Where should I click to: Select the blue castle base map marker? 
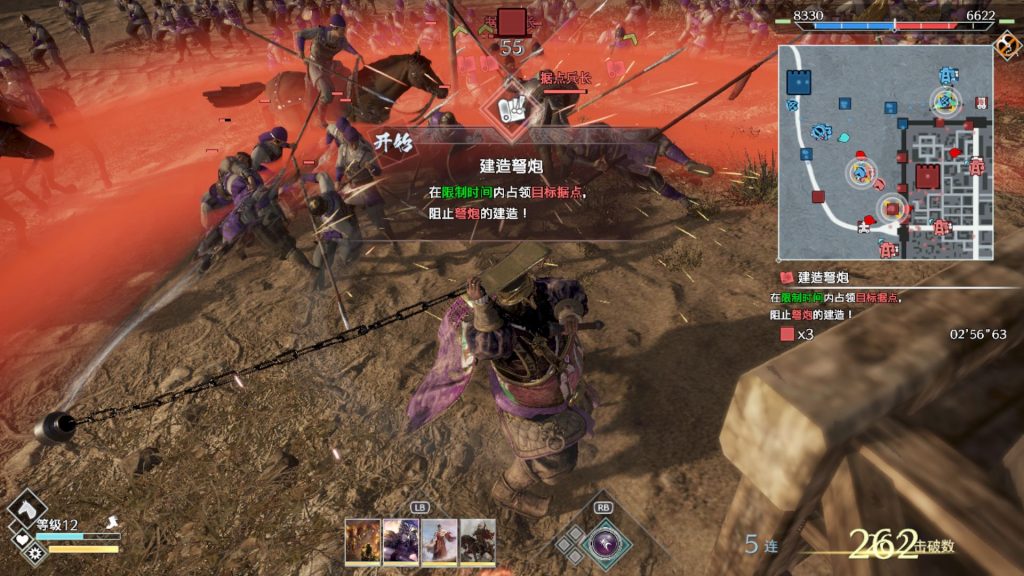tap(799, 82)
